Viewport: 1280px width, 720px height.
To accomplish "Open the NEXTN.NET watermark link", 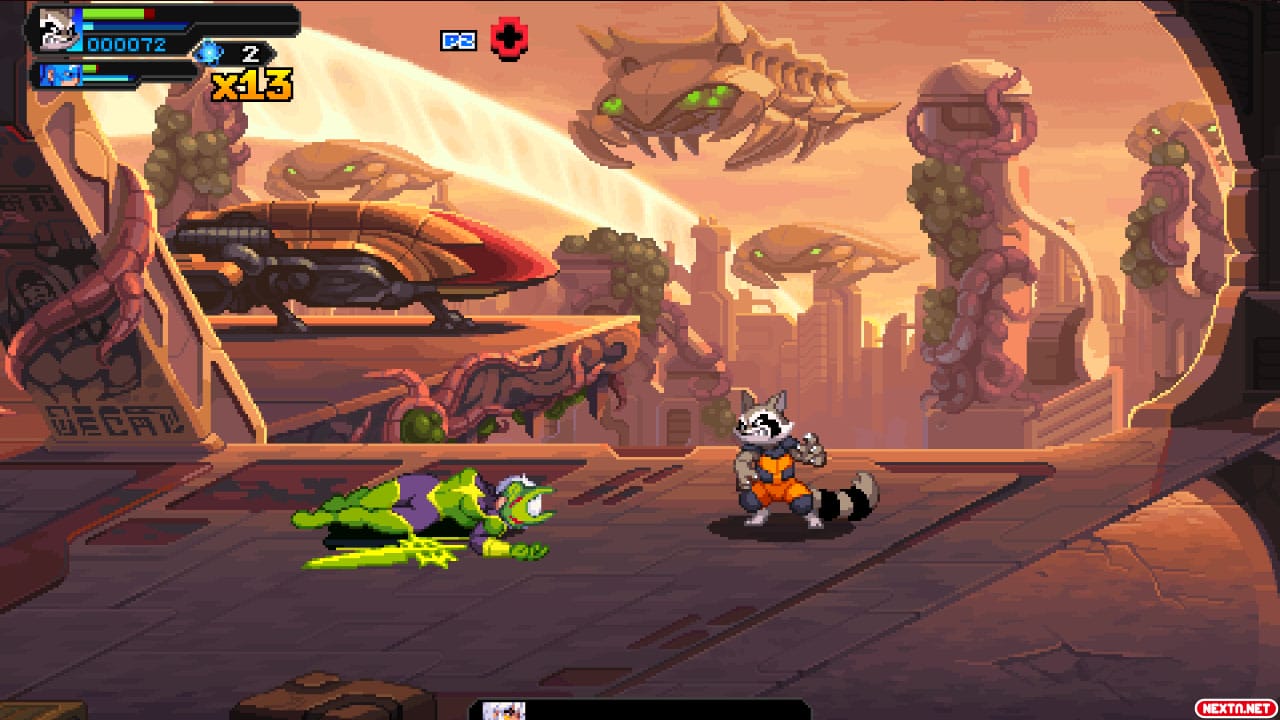I will (x=1236, y=708).
